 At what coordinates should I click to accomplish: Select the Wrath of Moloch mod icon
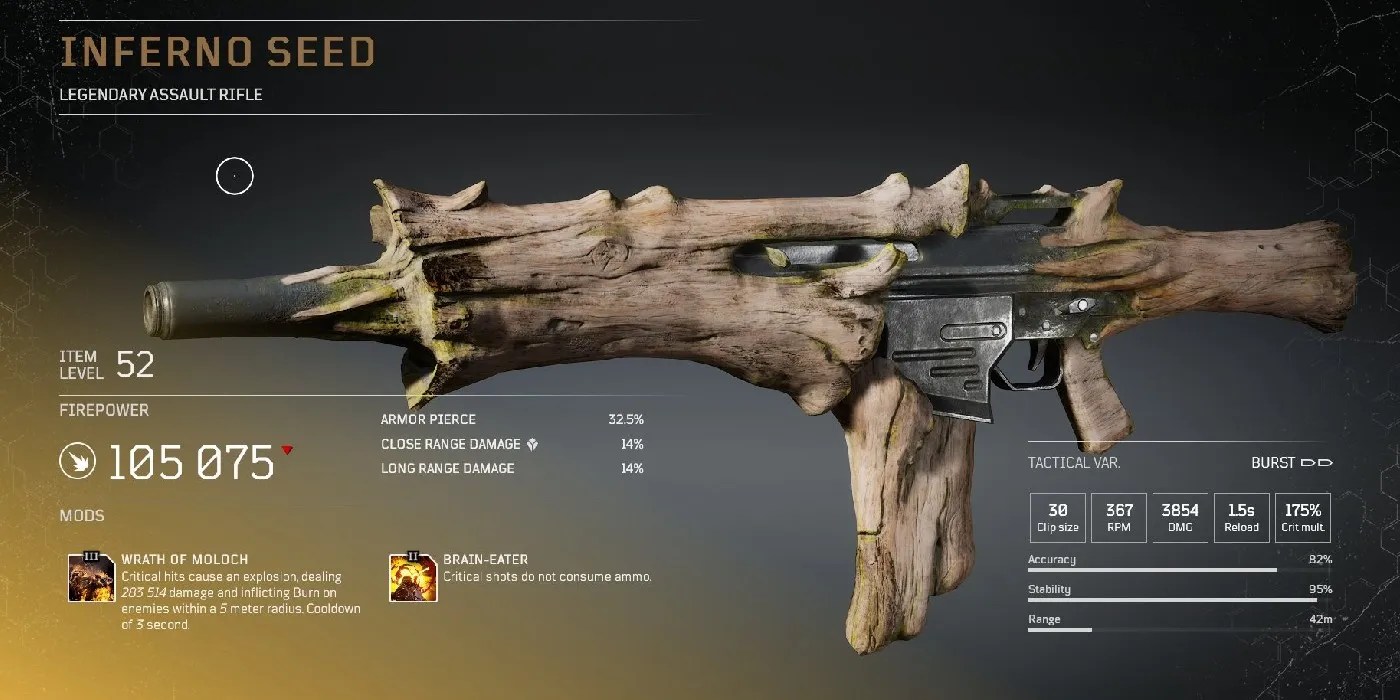point(91,577)
